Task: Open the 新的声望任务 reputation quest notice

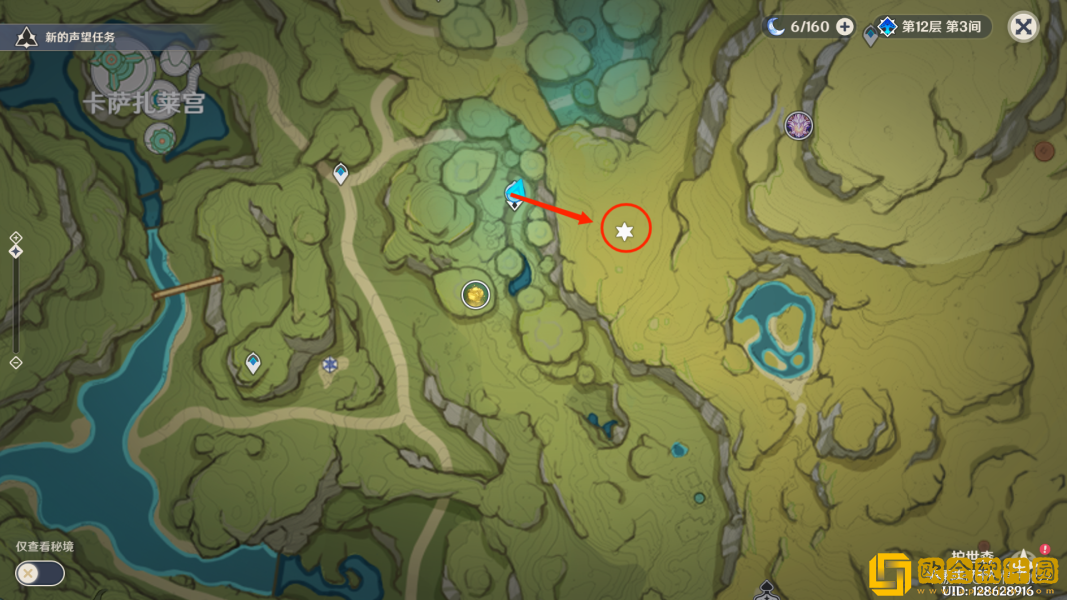Action: pyautogui.click(x=70, y=38)
